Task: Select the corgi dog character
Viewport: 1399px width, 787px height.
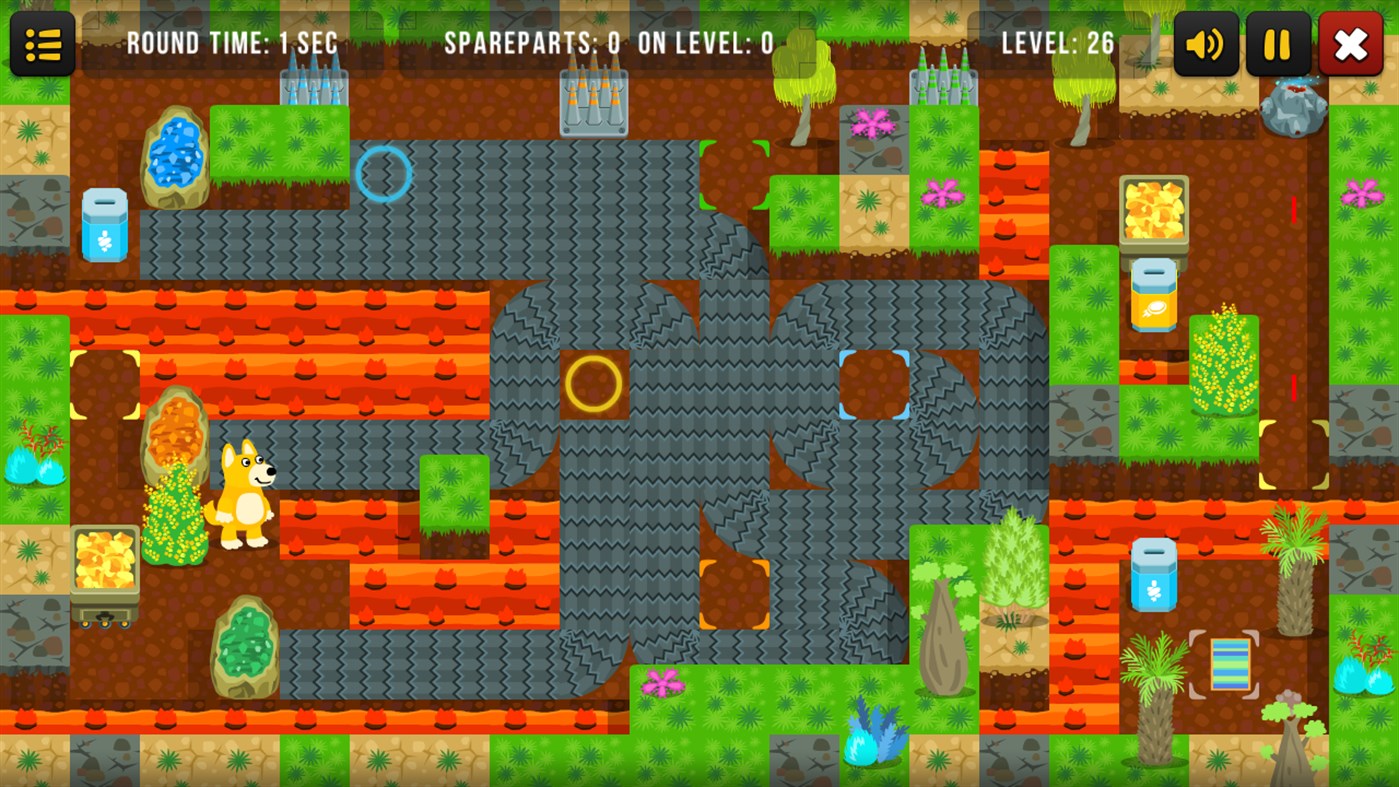Action: pyautogui.click(x=243, y=490)
